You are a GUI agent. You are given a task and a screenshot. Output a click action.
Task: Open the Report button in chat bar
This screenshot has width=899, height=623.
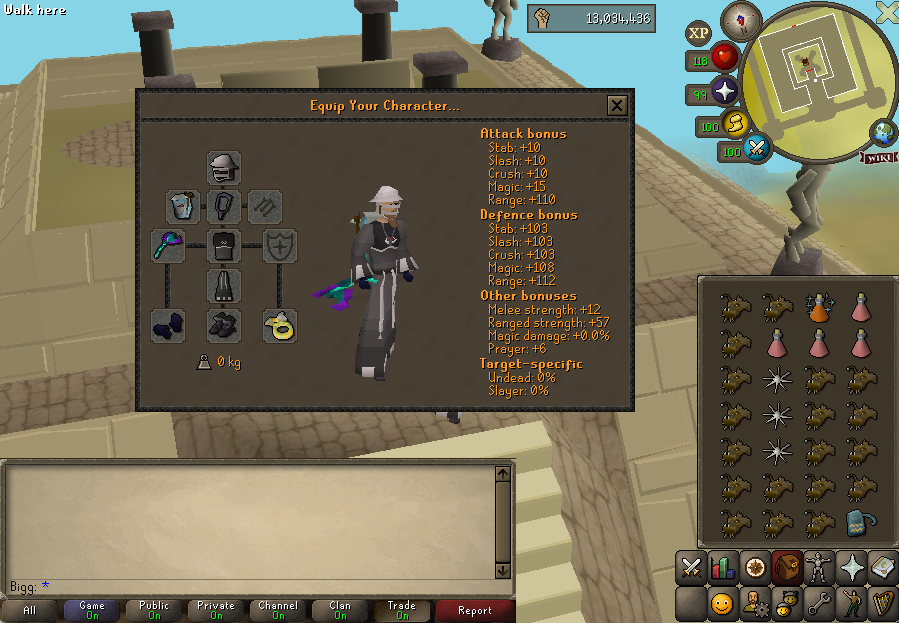click(474, 610)
